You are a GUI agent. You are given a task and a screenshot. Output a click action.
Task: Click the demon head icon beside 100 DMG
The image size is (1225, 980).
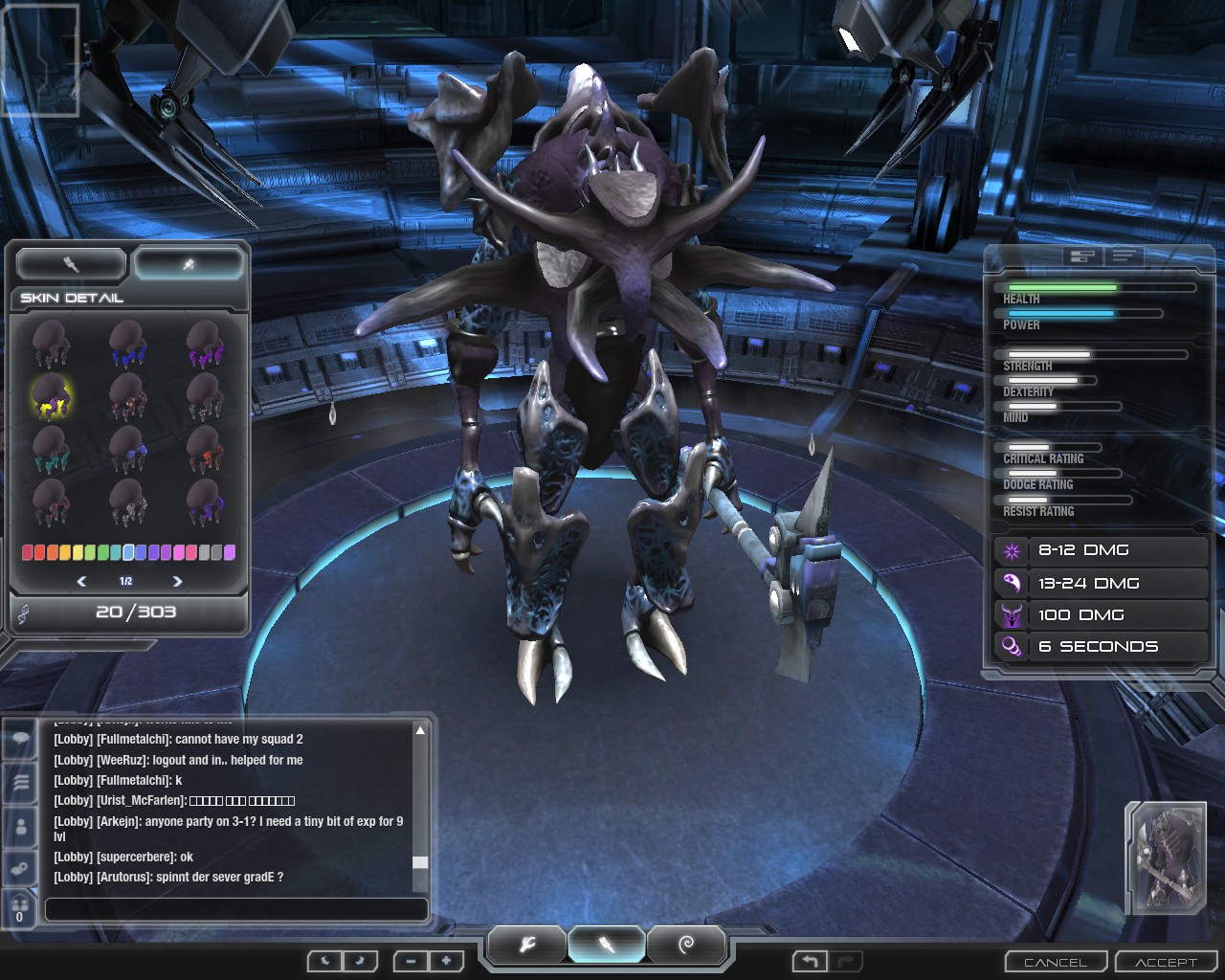[x=1011, y=615]
